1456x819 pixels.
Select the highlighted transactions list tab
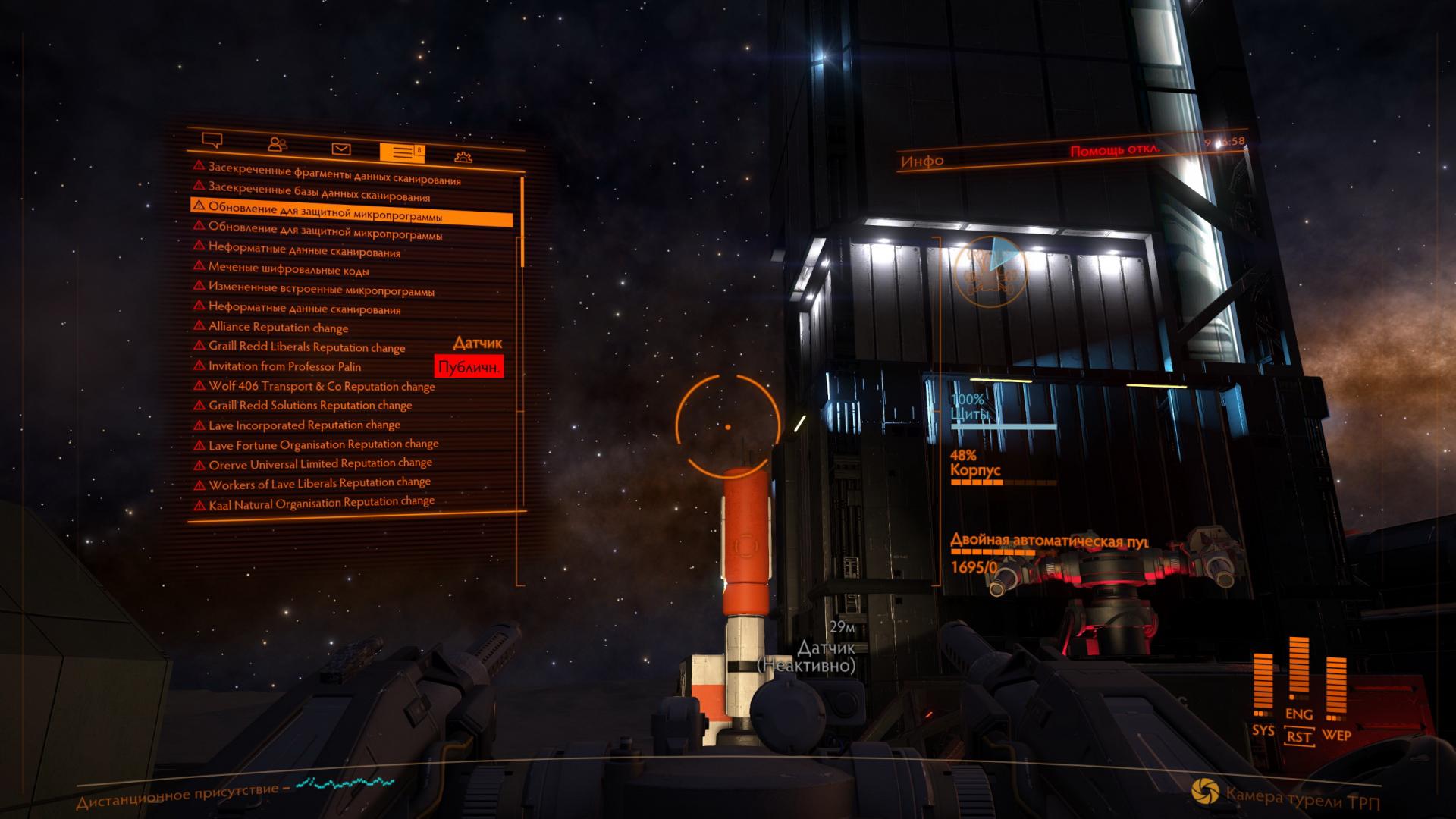click(x=401, y=152)
